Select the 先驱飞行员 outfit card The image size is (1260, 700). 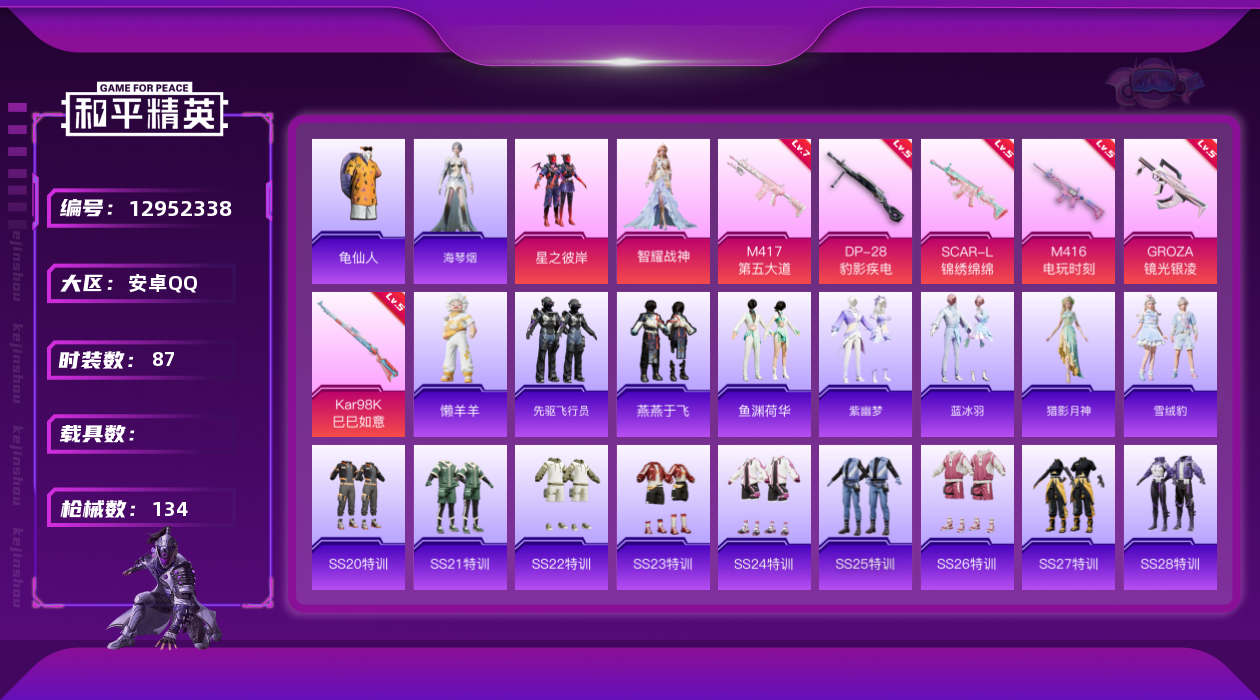[x=561, y=364]
